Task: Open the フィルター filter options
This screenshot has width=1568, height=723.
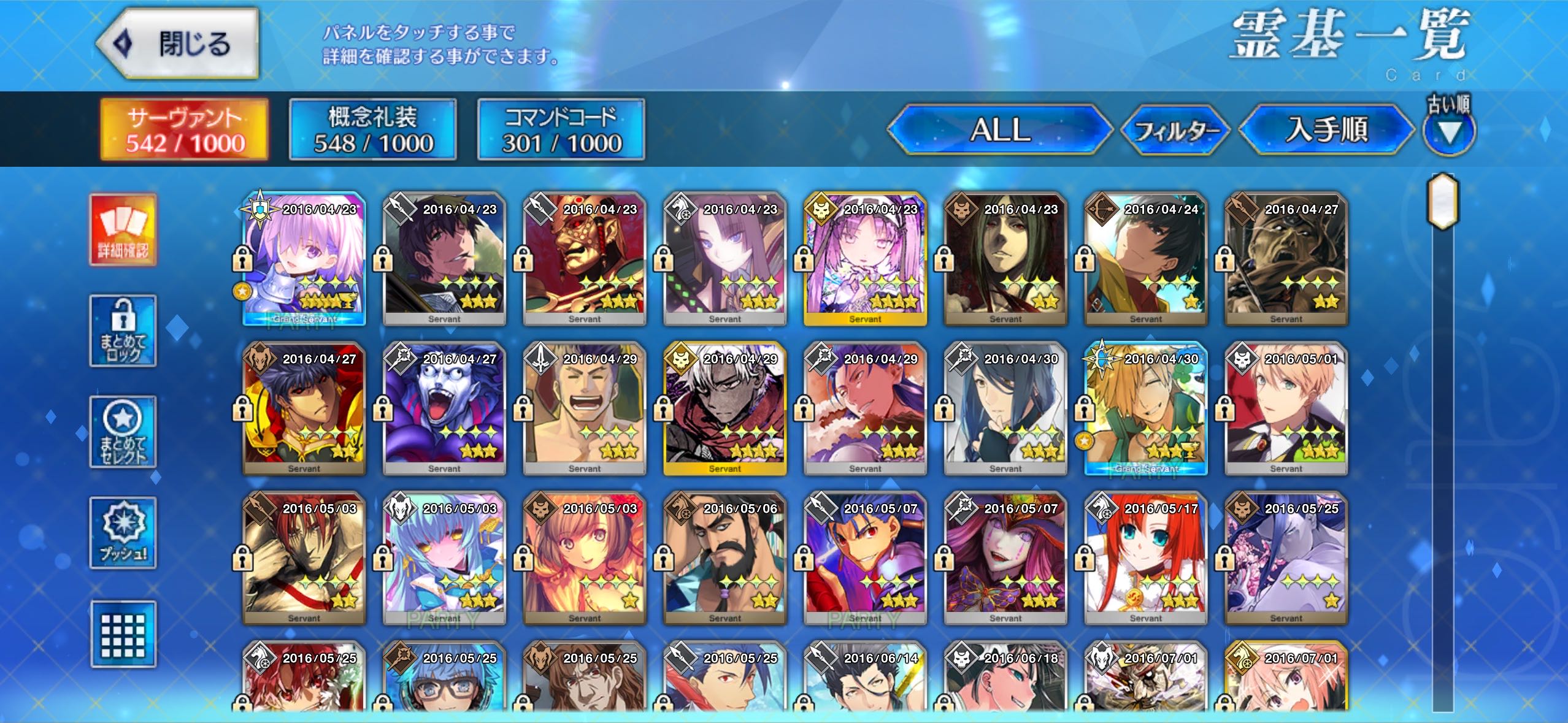Action: 1175,130
